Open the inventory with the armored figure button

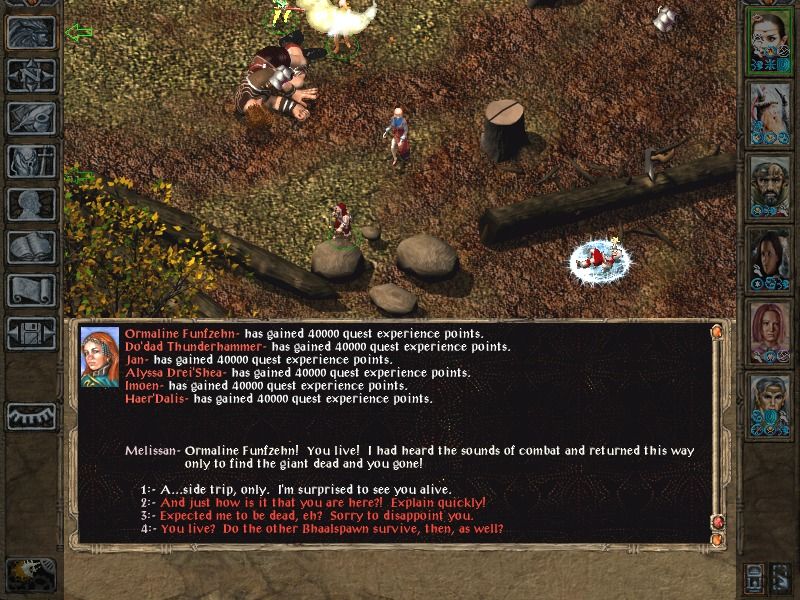31,161
